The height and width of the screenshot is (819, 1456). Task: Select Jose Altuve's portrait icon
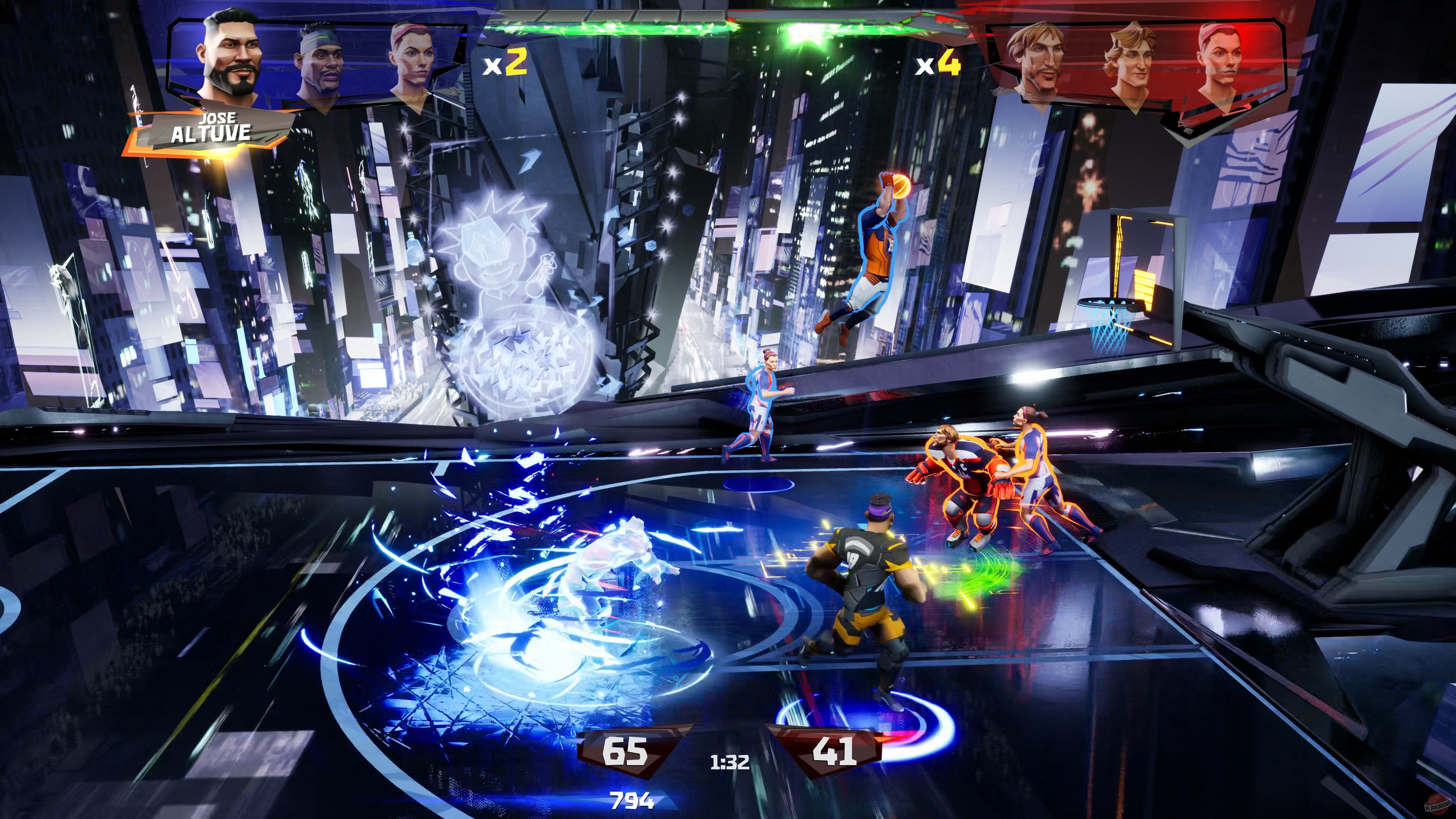tap(229, 60)
